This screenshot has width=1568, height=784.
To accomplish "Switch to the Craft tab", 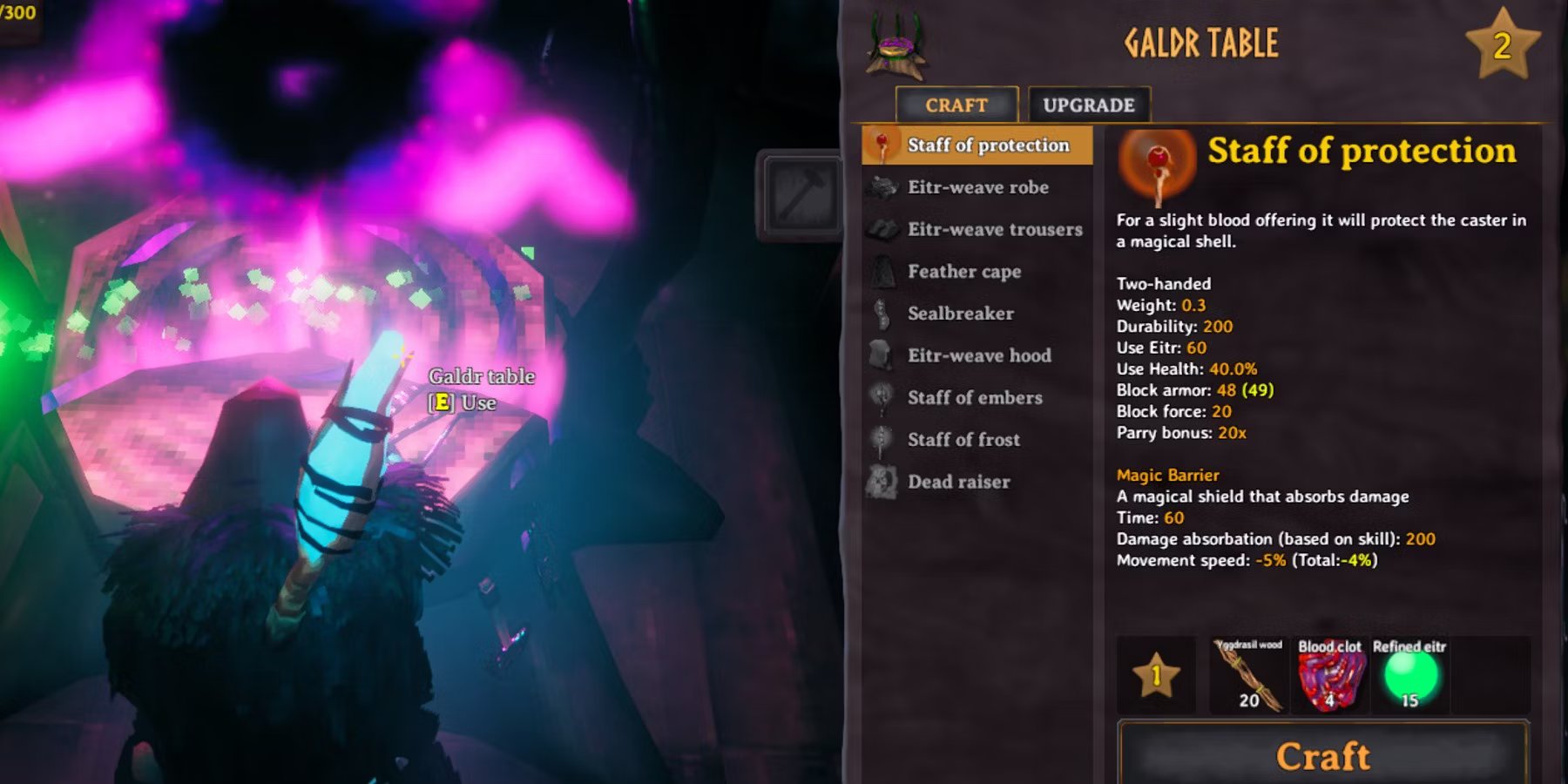I will [957, 105].
